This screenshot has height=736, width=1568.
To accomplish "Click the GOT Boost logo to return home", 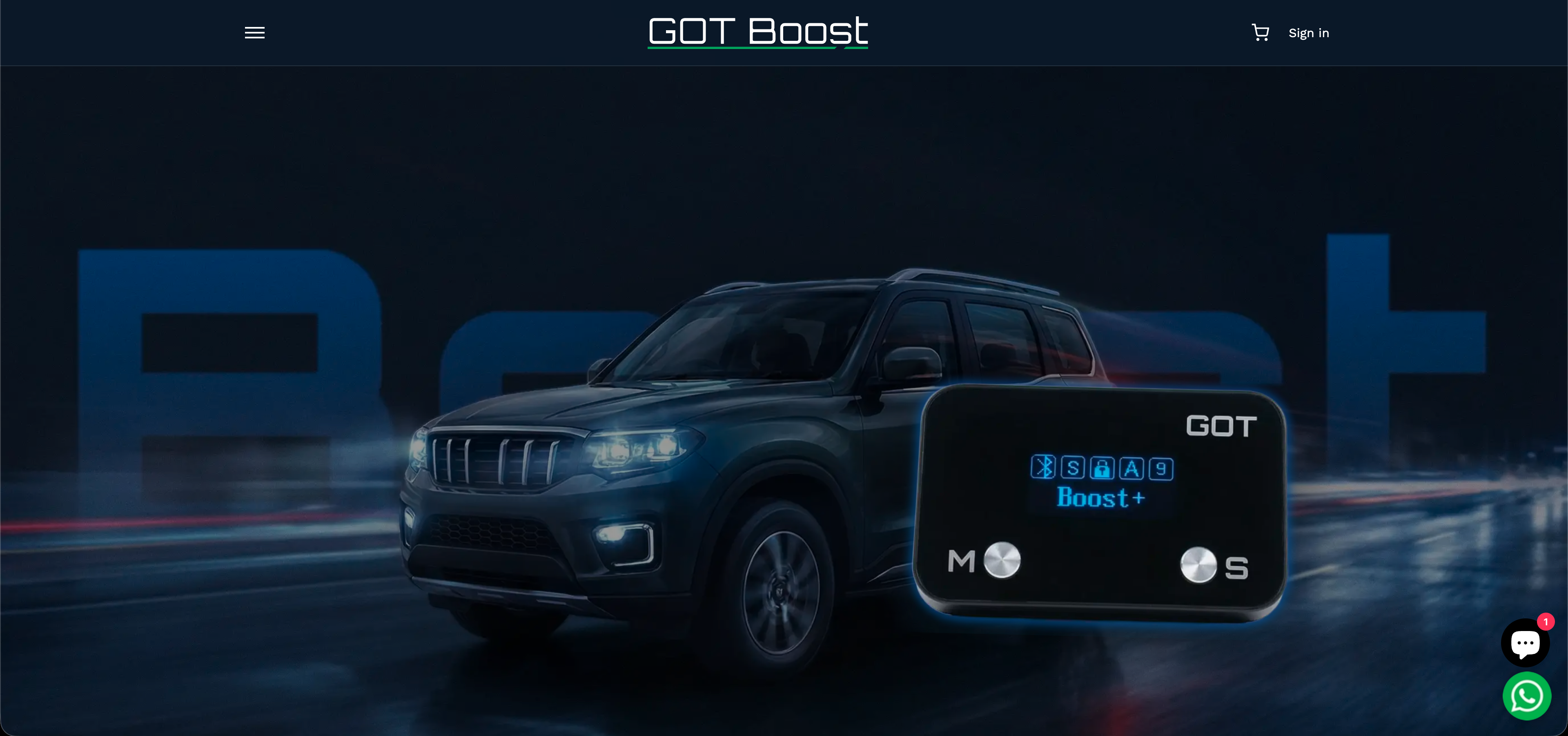I will coord(757,32).
